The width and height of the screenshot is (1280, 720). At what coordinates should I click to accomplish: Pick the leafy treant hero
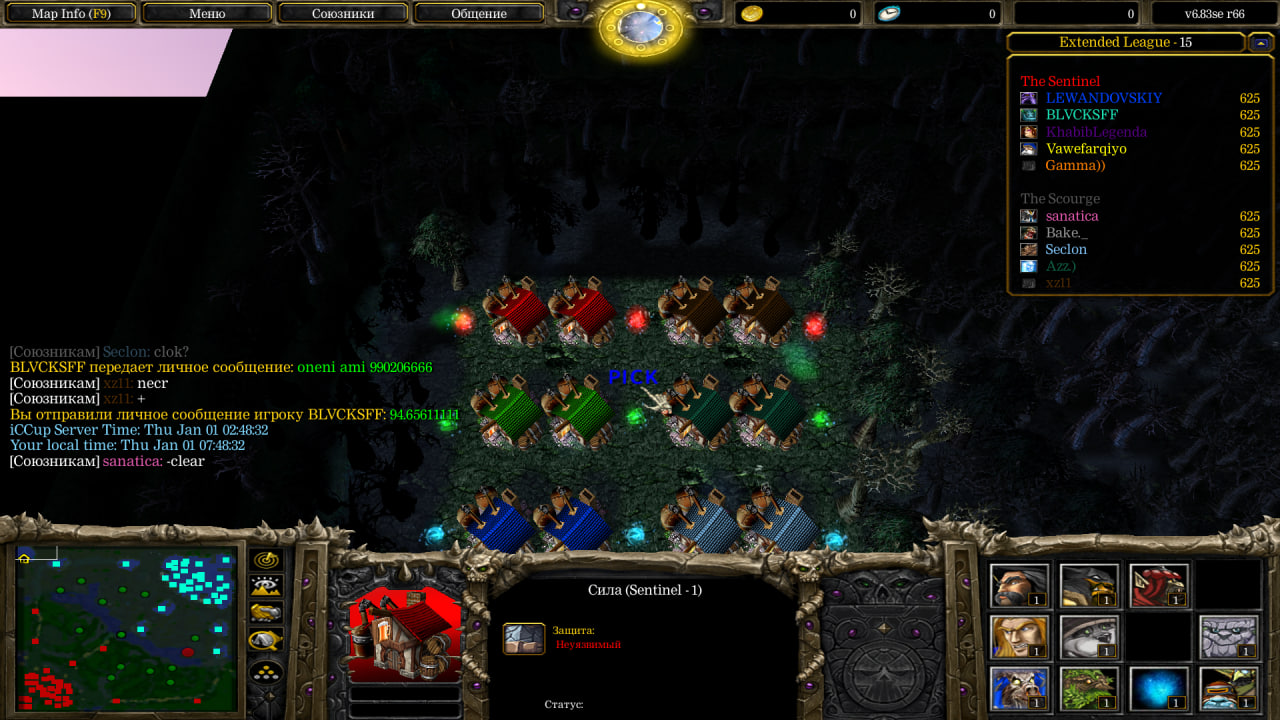point(1089,688)
